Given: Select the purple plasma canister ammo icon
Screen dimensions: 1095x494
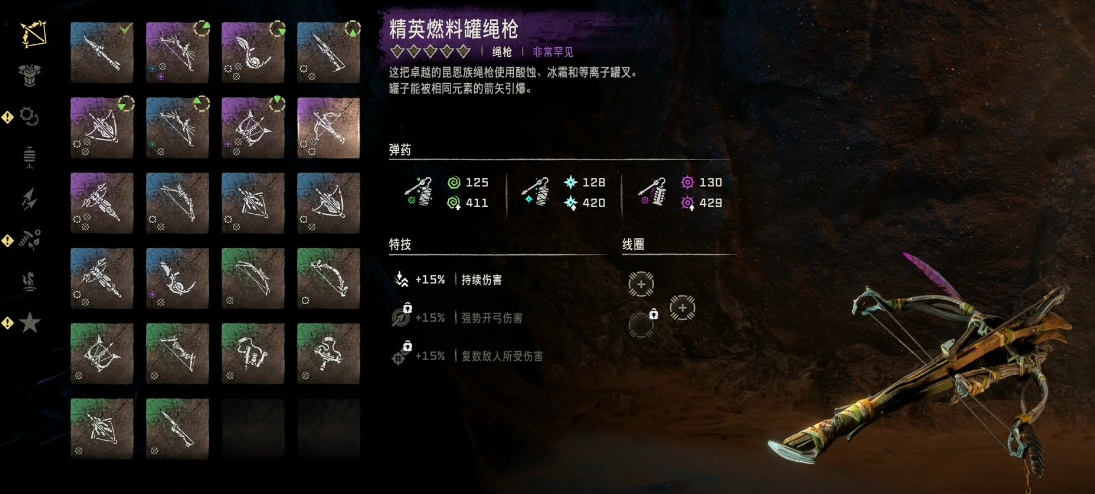Looking at the screenshot, I should coord(657,192).
